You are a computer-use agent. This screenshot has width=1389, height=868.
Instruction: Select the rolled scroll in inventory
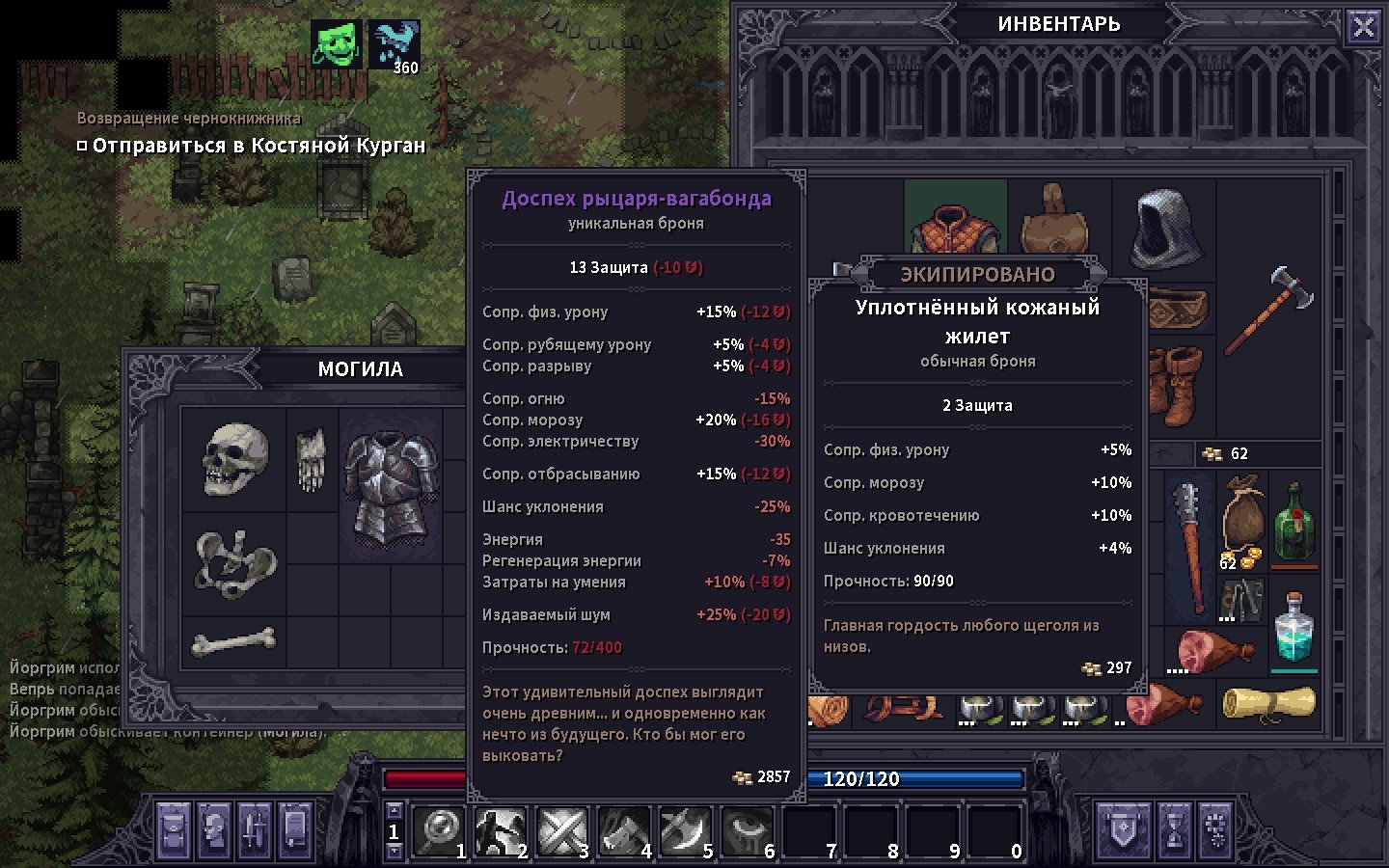1268,704
